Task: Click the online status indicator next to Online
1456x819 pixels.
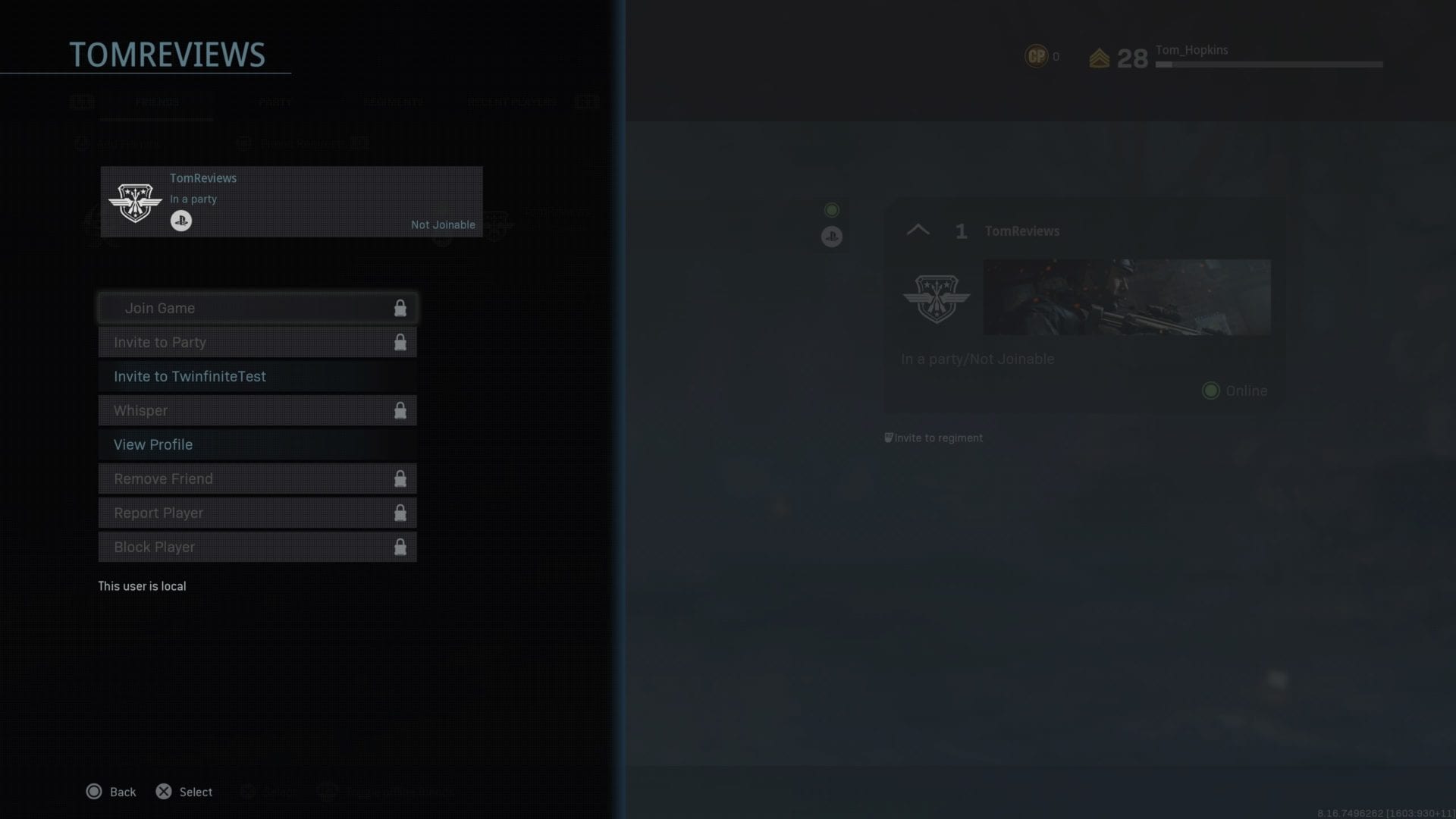Action: 1211,391
